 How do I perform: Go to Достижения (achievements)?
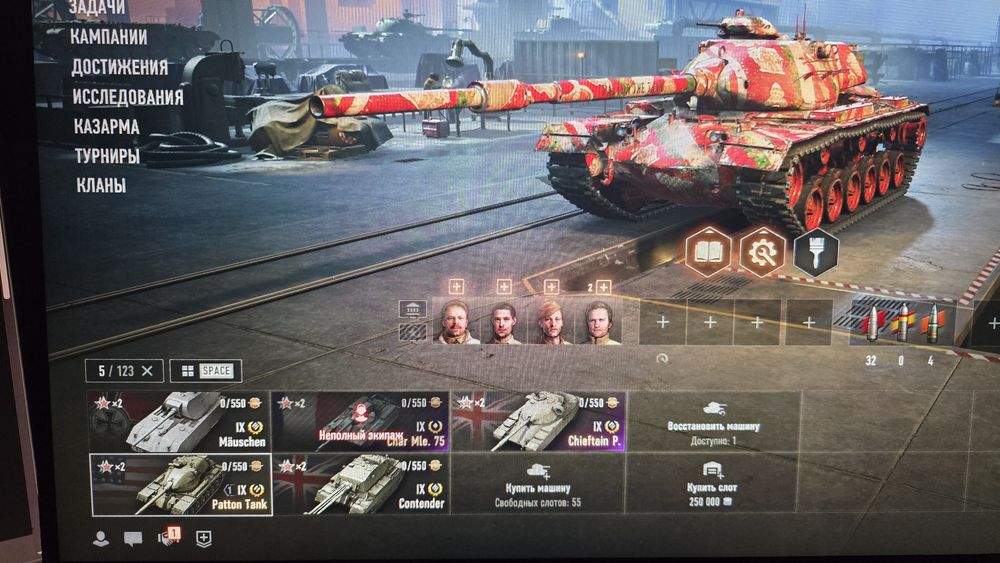pyautogui.click(x=119, y=67)
